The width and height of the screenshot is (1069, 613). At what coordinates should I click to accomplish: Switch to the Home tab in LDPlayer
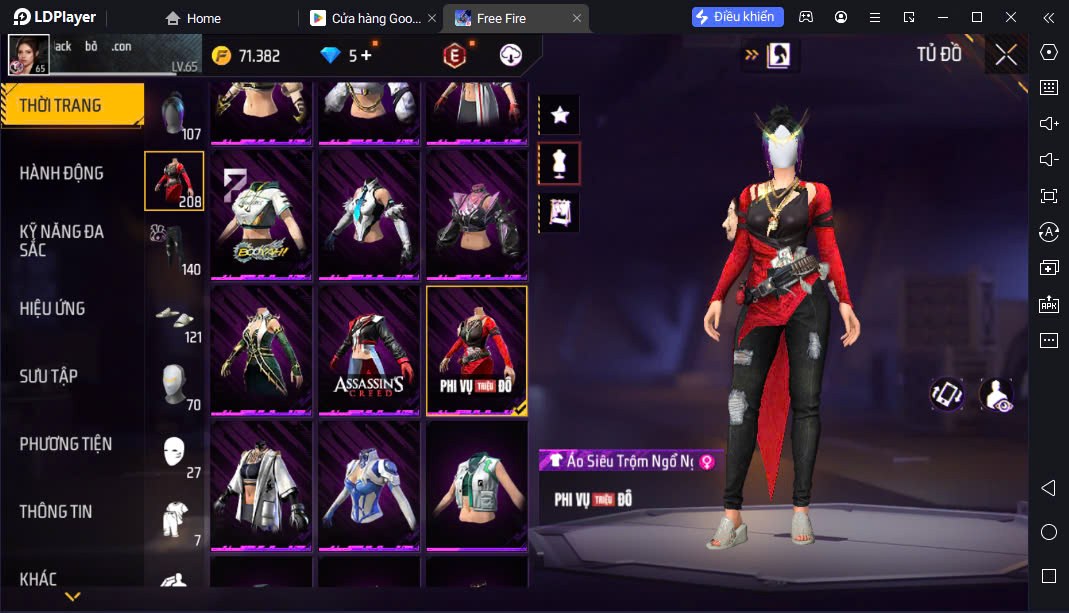[193, 18]
